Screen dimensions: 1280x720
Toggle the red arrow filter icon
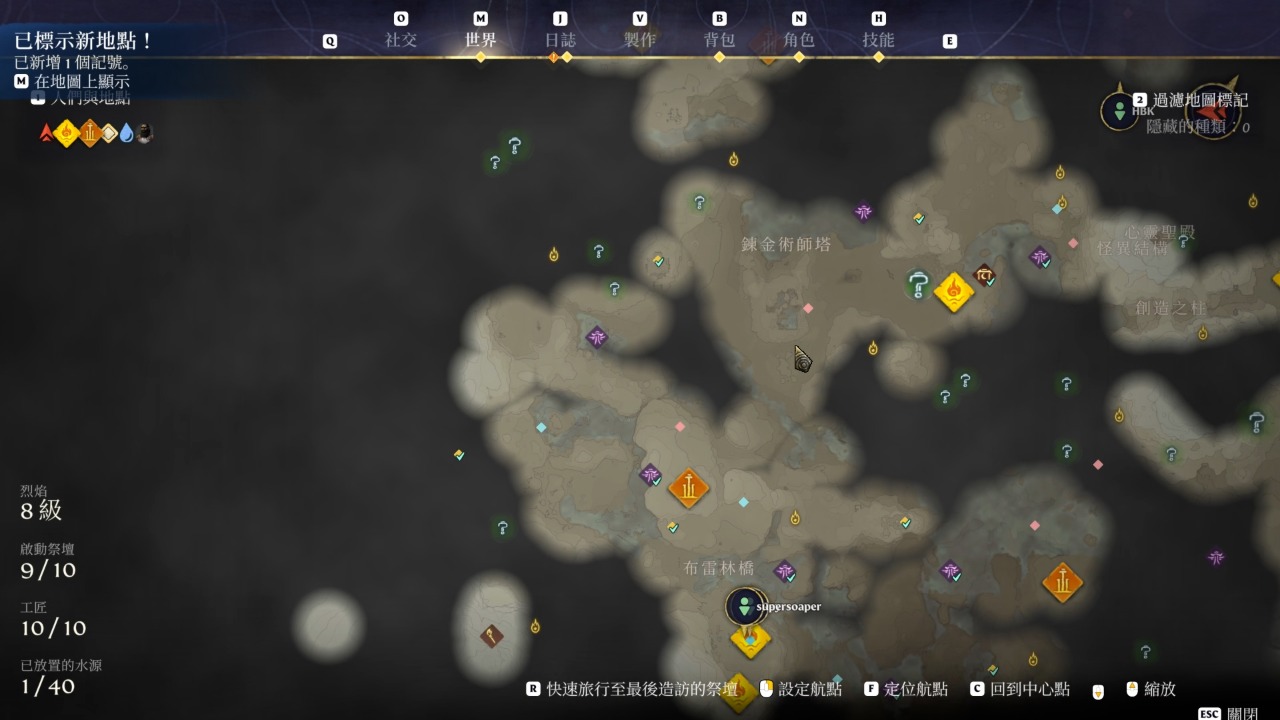[x=46, y=133]
